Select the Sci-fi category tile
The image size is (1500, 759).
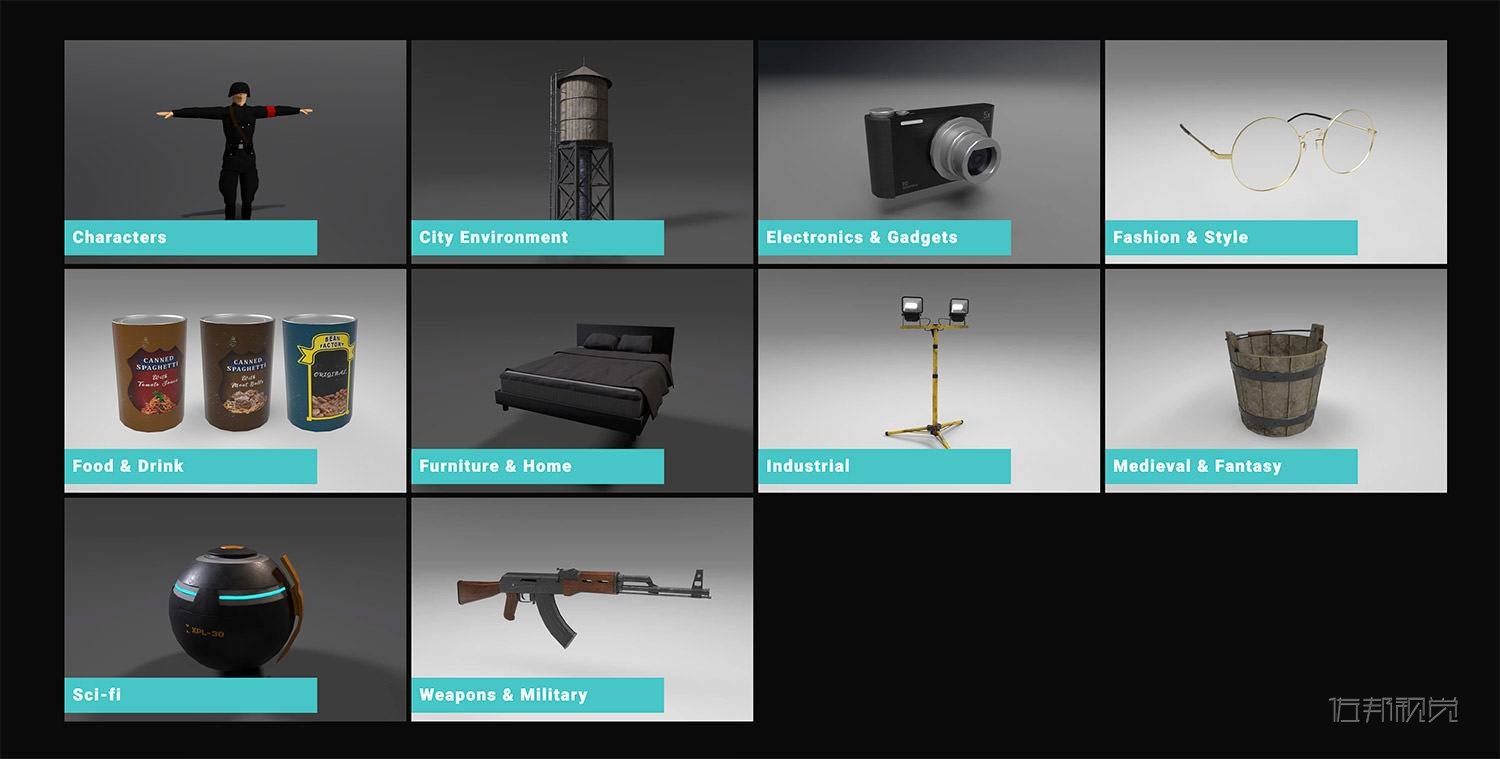[x=235, y=609]
